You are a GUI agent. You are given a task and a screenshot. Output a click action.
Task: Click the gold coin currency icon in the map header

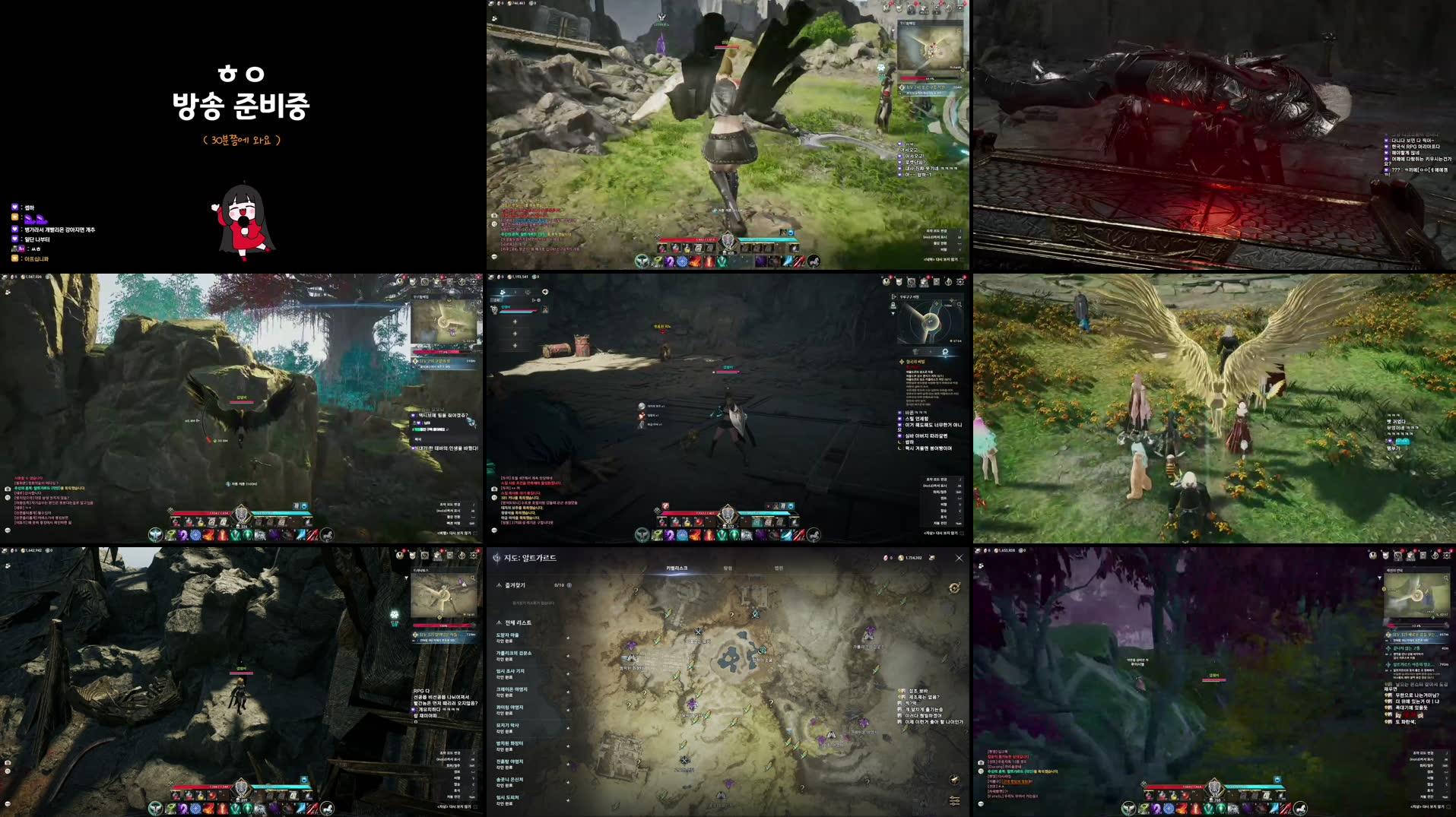(x=901, y=557)
